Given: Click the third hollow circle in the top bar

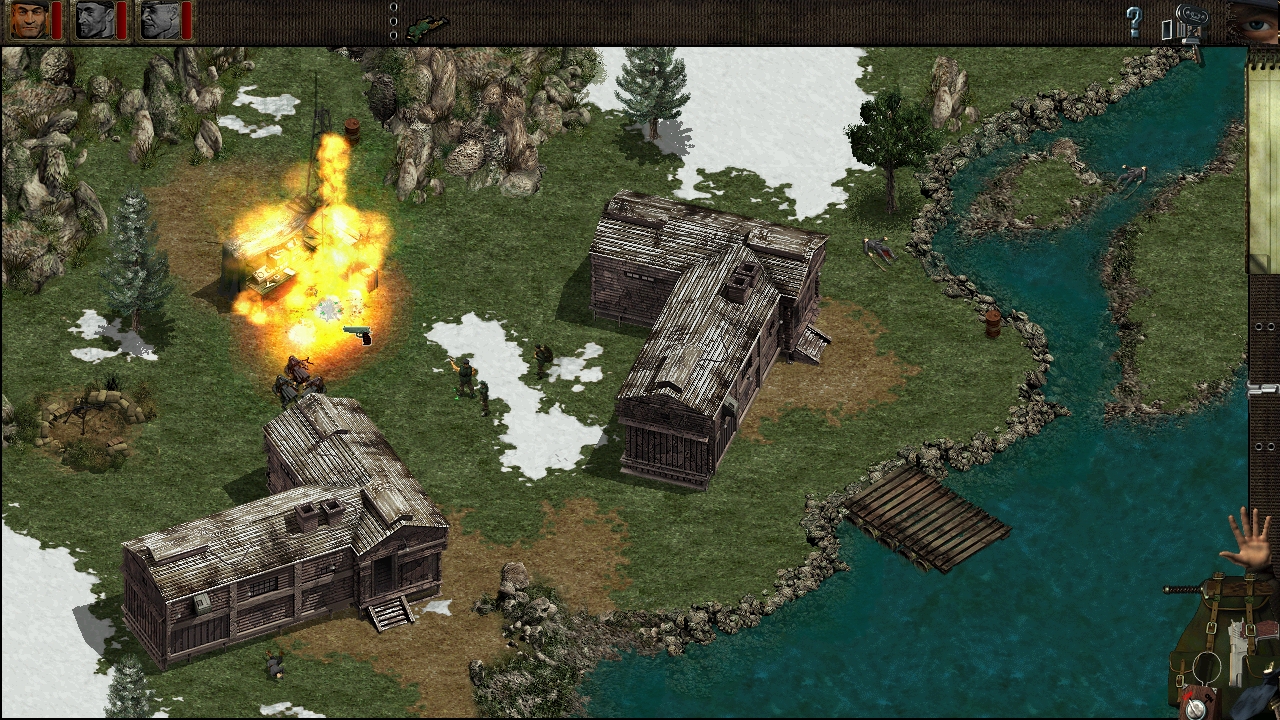Looking at the screenshot, I should 394,35.
